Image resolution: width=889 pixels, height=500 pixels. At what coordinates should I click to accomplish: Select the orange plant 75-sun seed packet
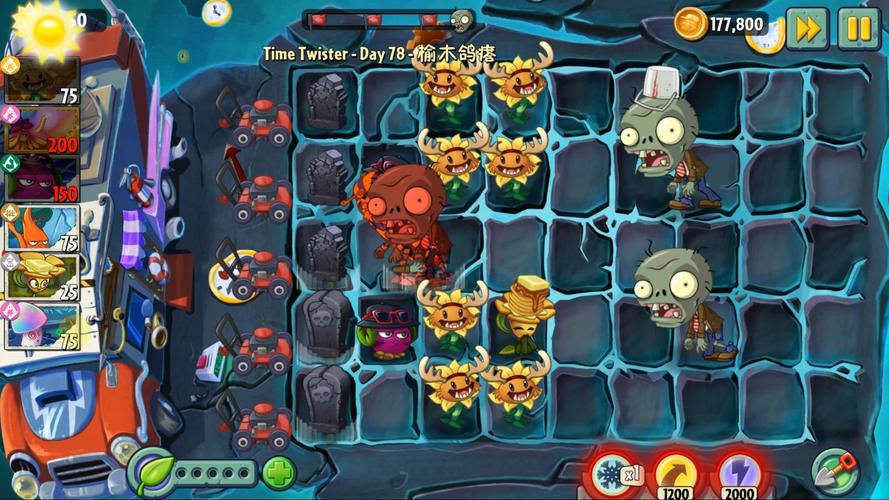click(x=42, y=228)
